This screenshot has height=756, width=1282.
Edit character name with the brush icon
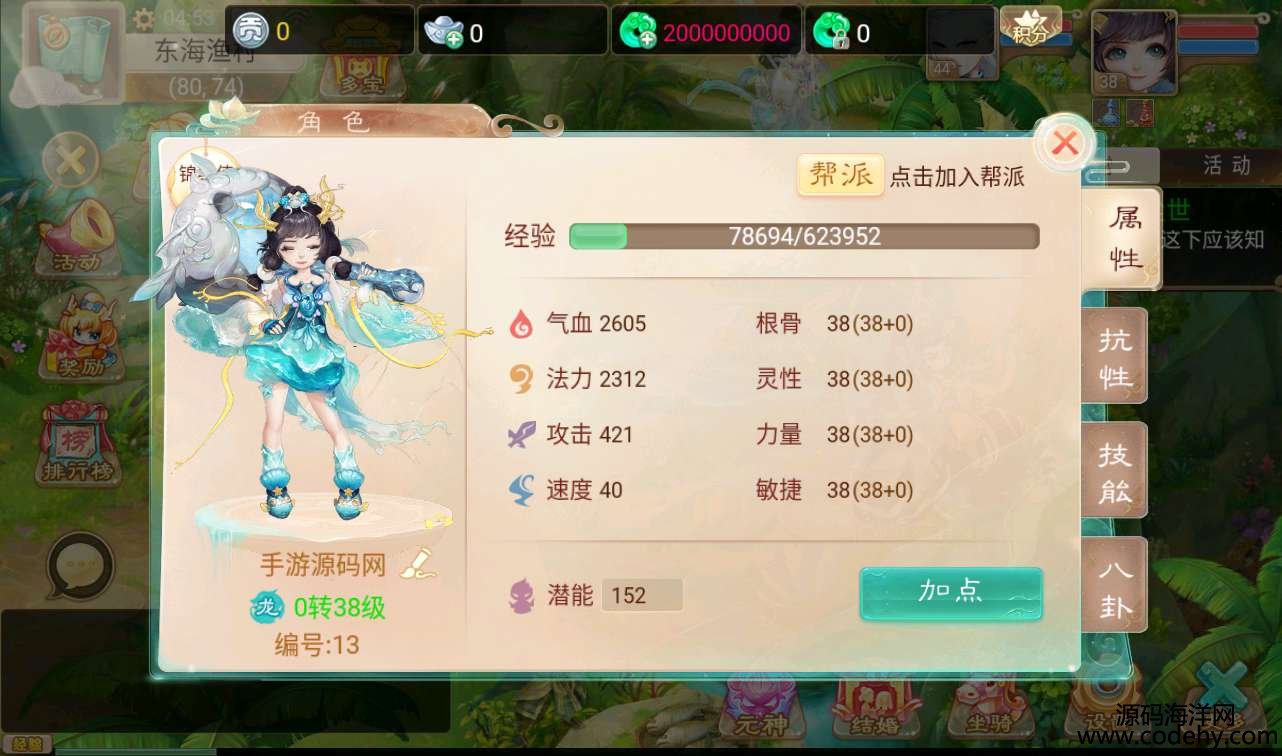coord(418,564)
